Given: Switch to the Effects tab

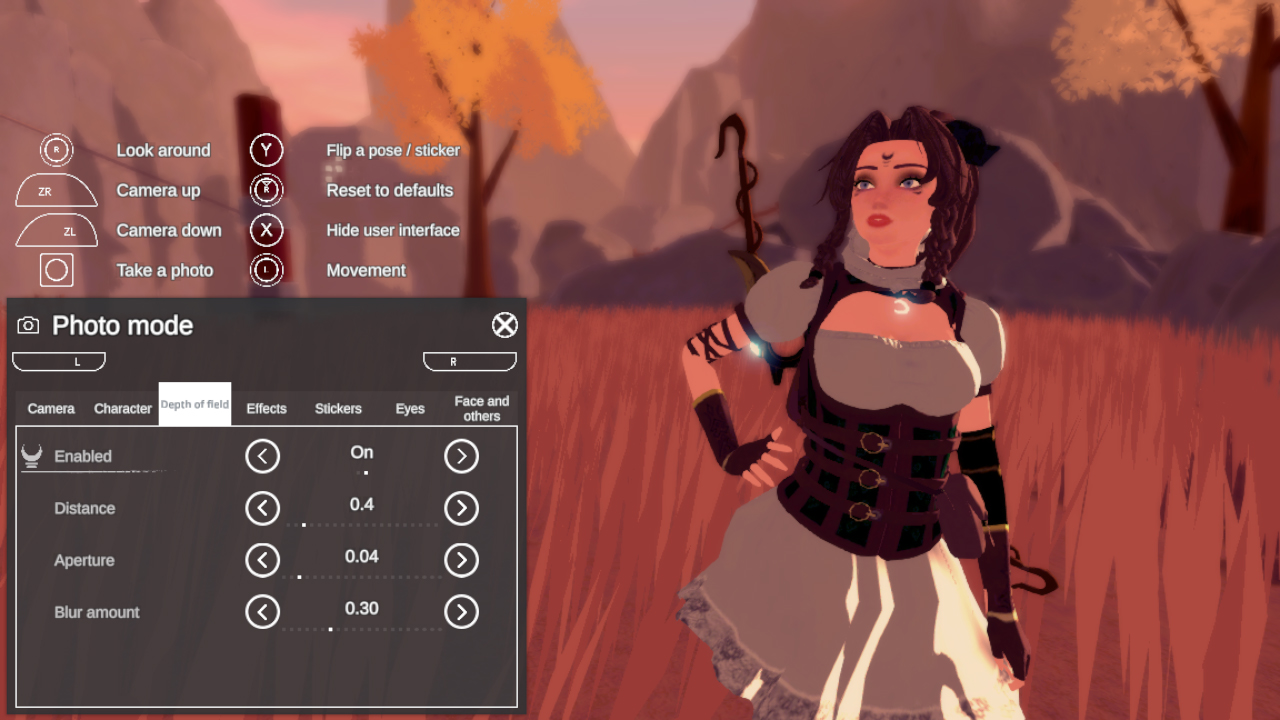Looking at the screenshot, I should tap(266, 408).
